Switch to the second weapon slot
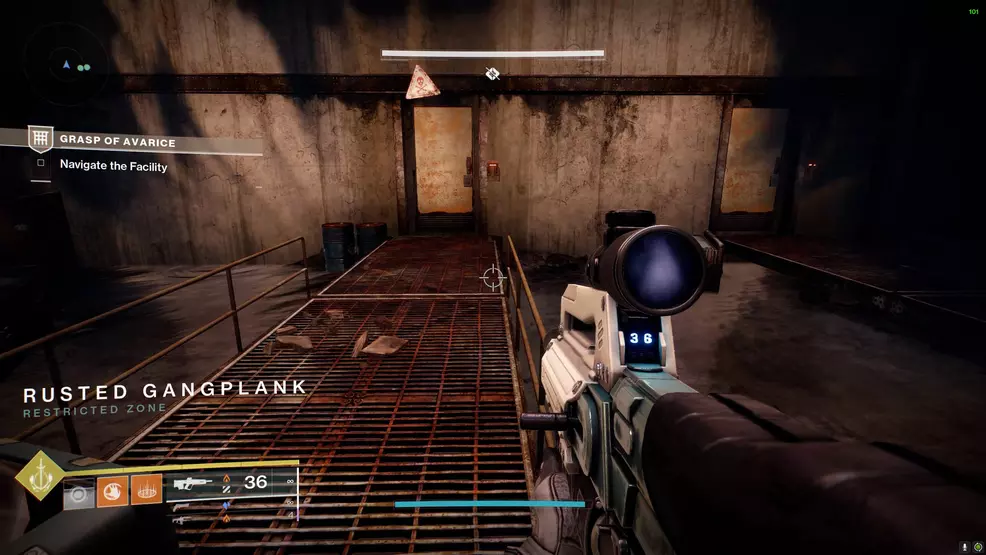The width and height of the screenshot is (986, 555). click(x=181, y=506)
